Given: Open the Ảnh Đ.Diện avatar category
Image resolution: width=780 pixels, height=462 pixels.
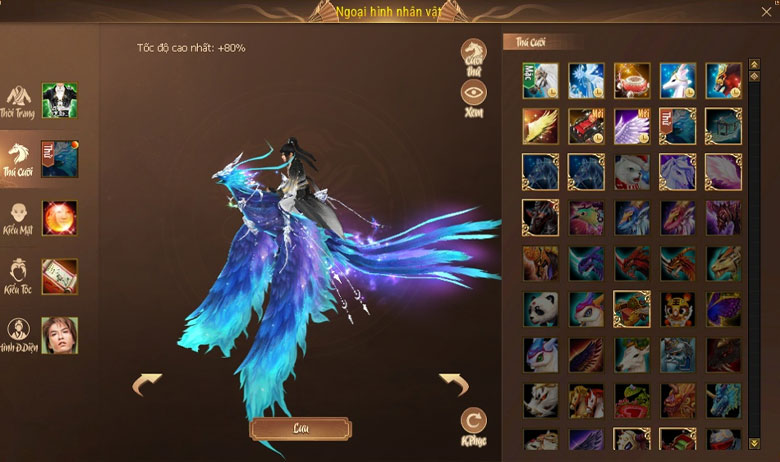Looking at the screenshot, I should (x=18, y=335).
